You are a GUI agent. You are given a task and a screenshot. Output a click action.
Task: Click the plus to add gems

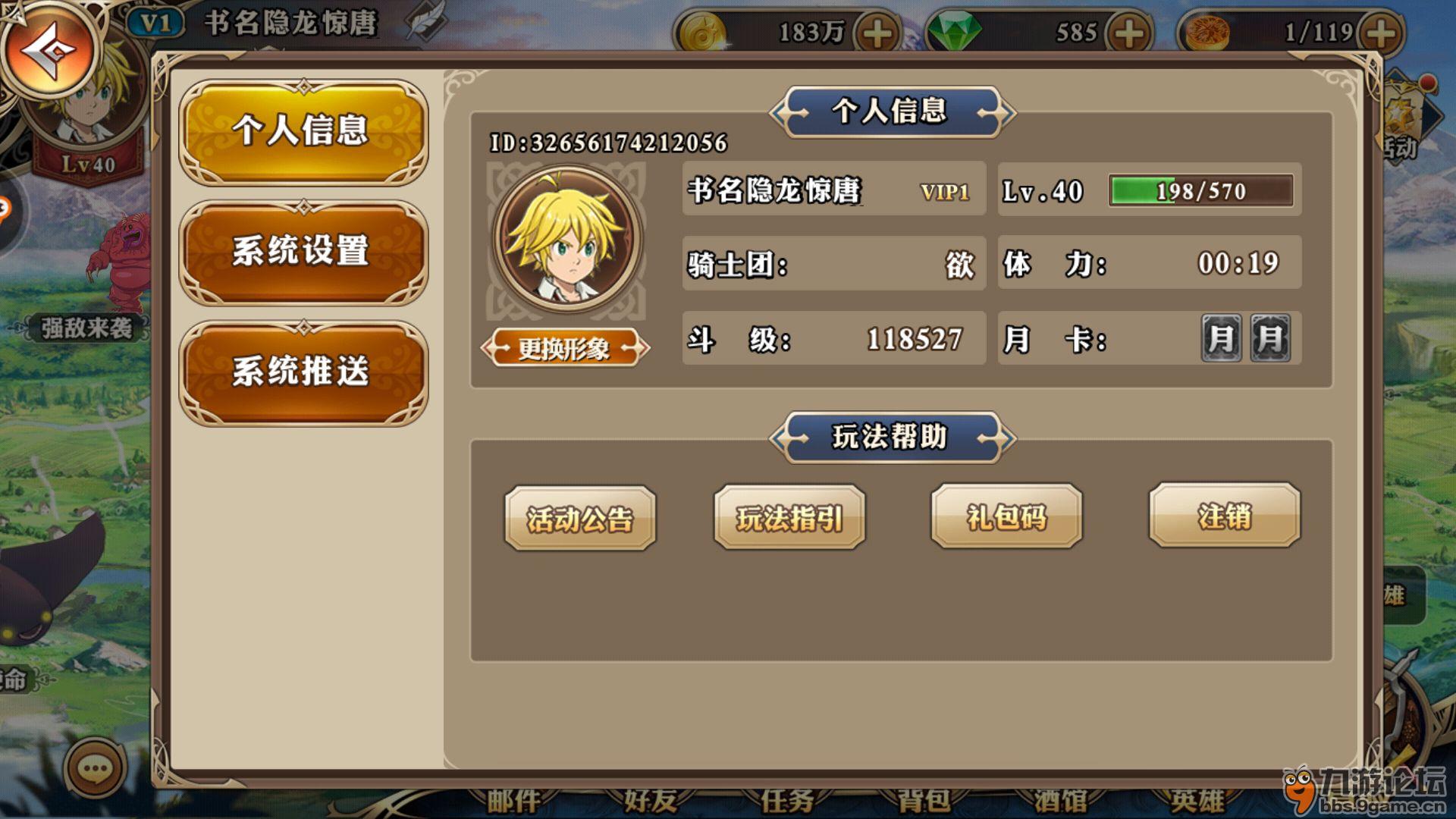tap(1126, 32)
